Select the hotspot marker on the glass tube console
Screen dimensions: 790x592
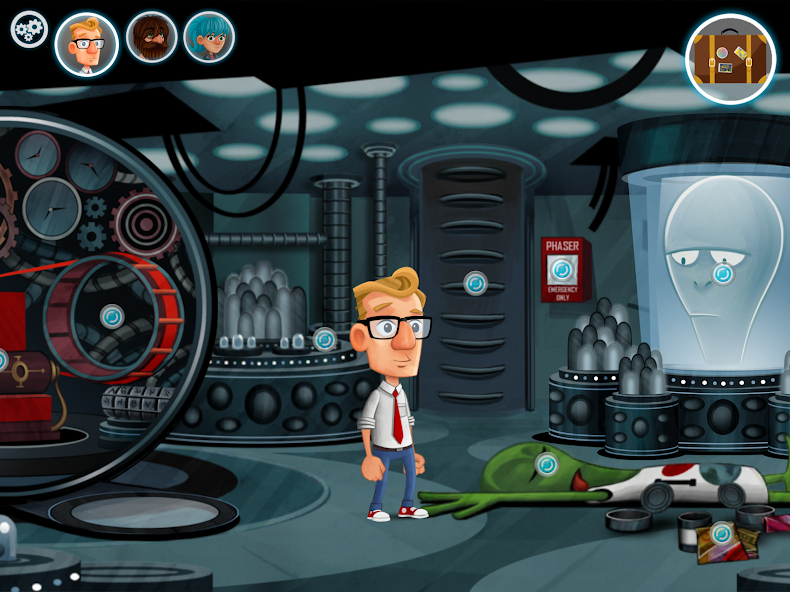[x=325, y=339]
